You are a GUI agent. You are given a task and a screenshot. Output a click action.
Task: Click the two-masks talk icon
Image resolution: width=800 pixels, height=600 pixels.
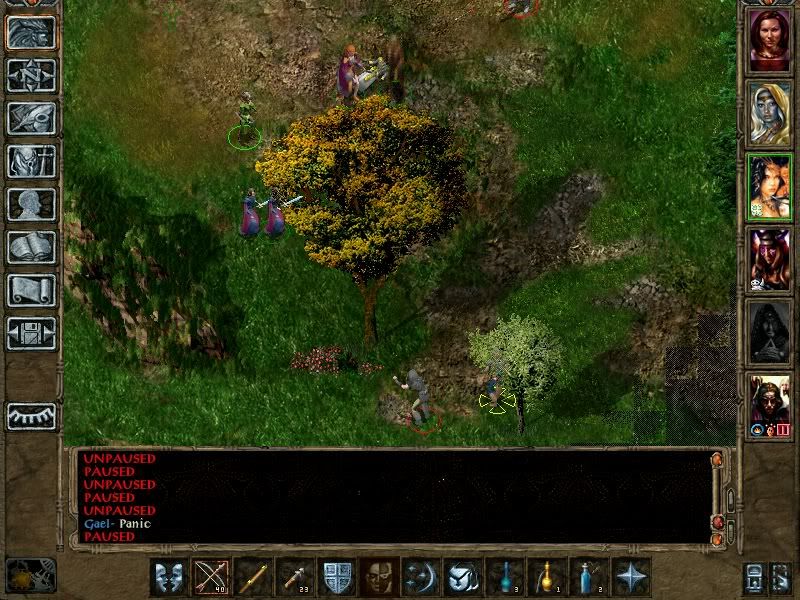167,577
